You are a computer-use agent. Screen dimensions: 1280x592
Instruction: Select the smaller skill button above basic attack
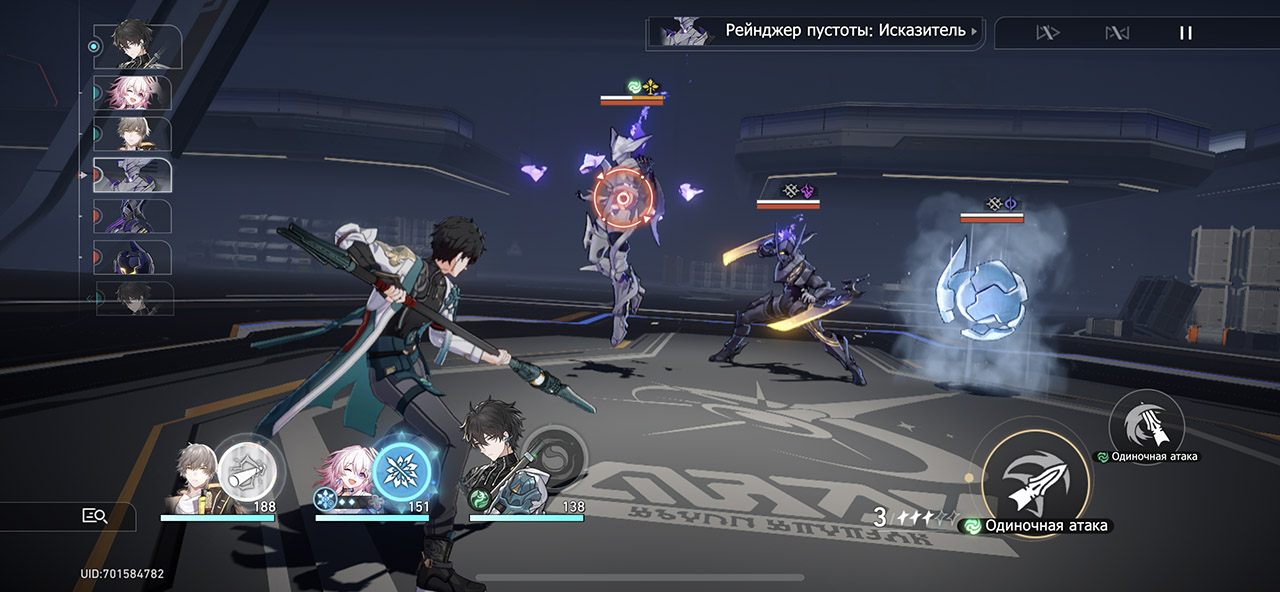(x=1146, y=425)
